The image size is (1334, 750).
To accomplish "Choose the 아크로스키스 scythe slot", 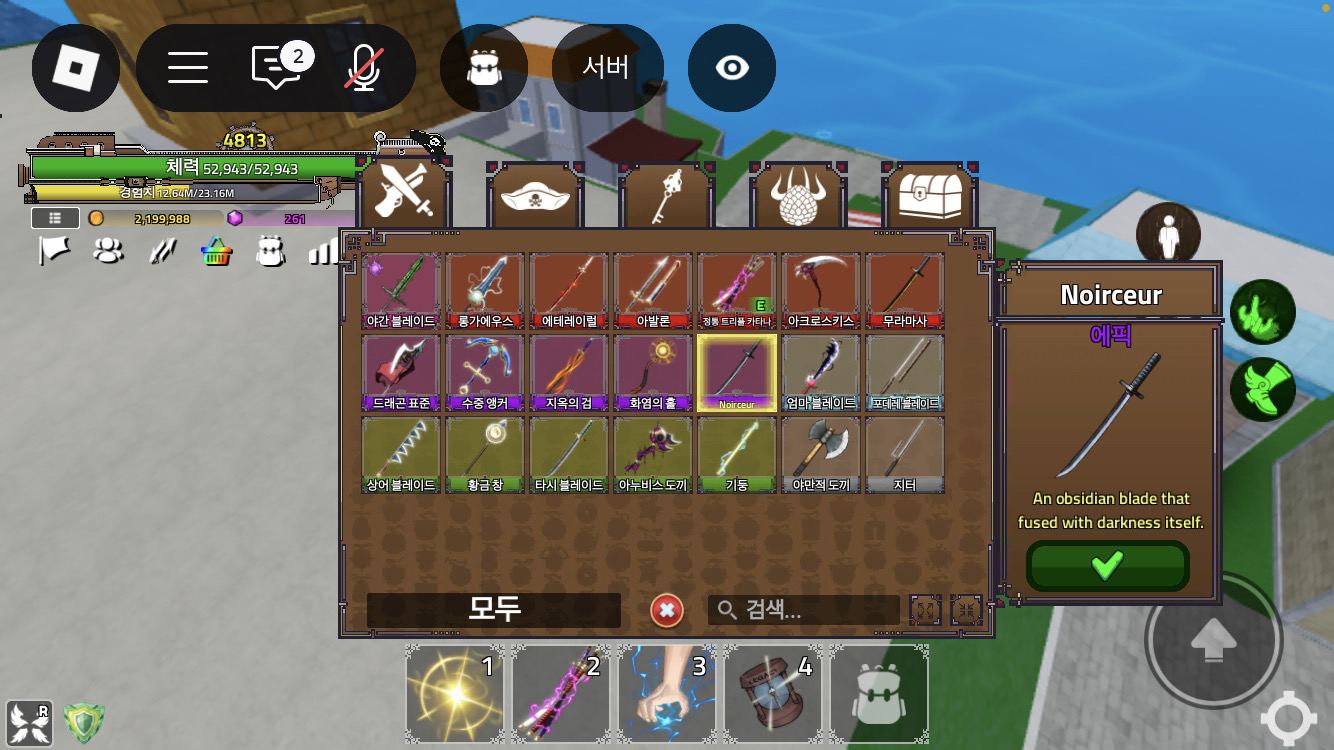I will pos(820,291).
